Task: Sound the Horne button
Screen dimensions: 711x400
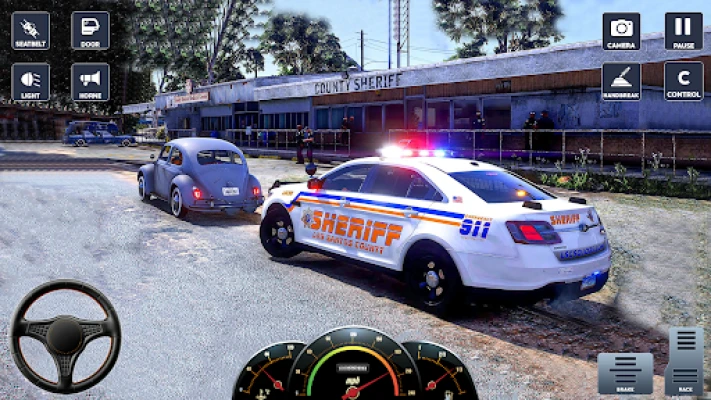Action: 90,82
